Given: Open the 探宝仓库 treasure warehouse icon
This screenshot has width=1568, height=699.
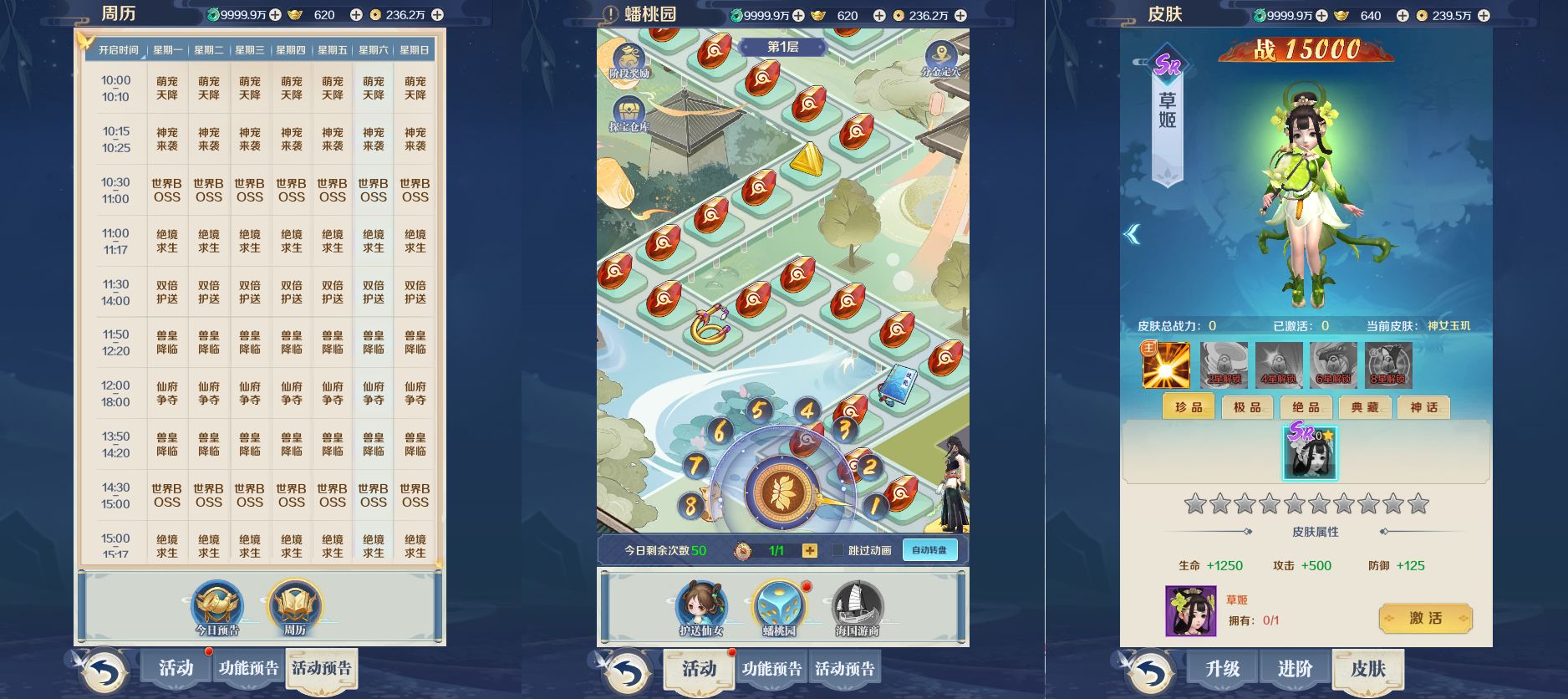Looking at the screenshot, I should 629,111.
